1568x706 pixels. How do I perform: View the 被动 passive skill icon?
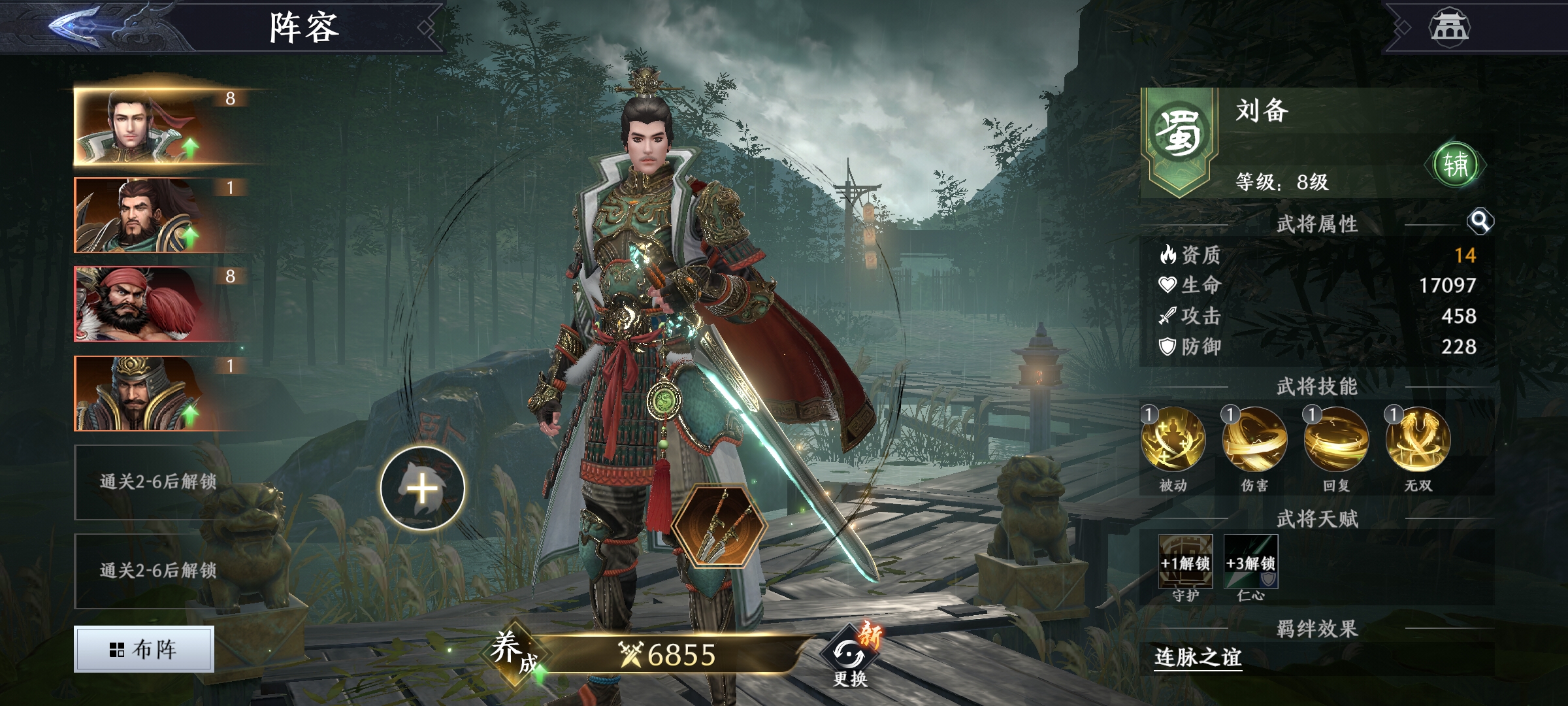coord(1173,439)
